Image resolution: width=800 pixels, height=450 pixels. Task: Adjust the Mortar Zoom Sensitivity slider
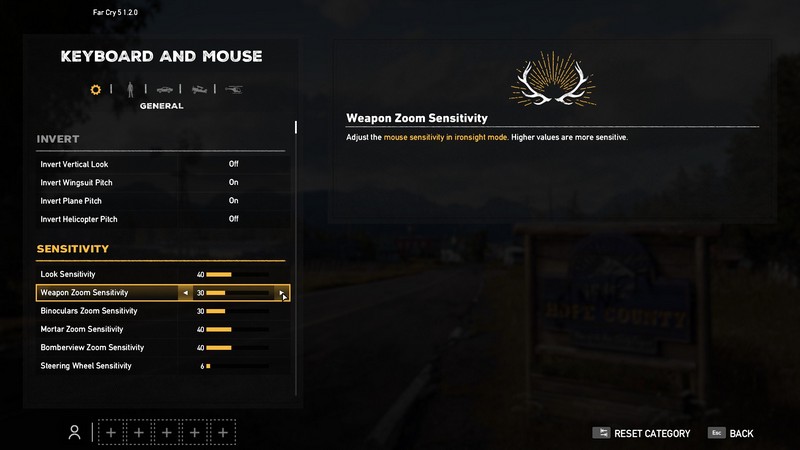237,329
